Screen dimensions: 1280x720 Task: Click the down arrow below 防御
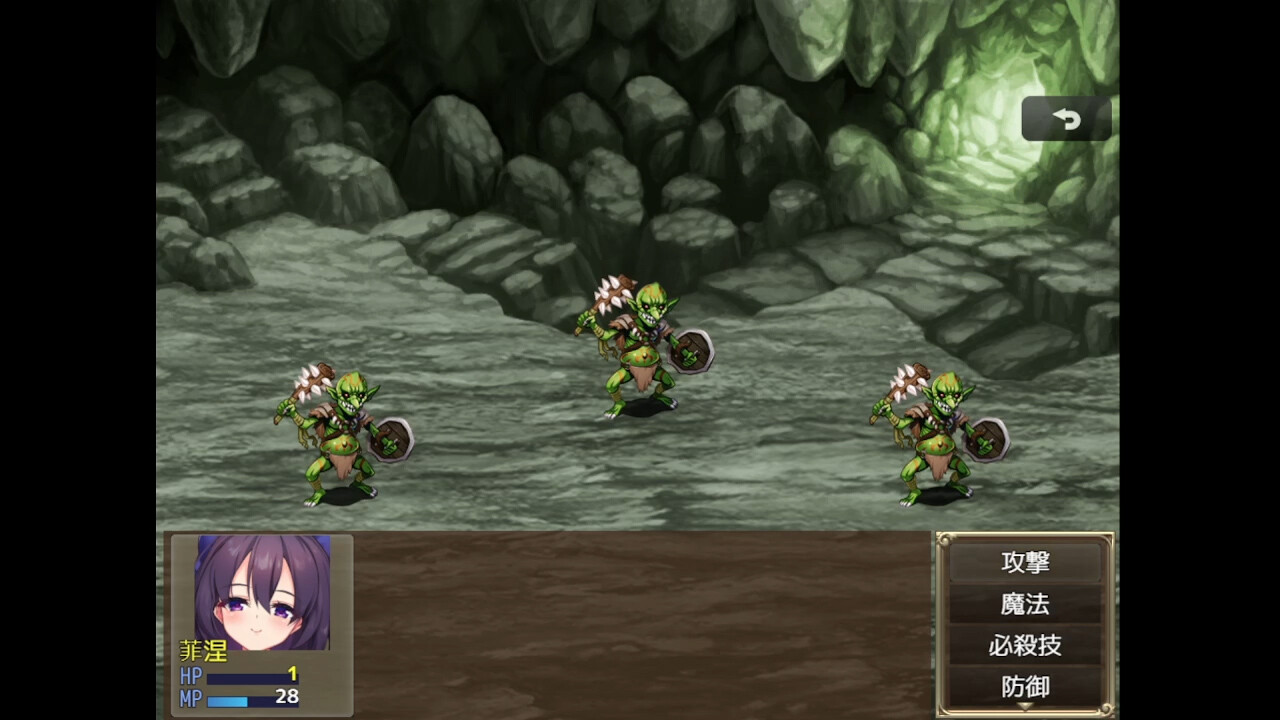click(1026, 708)
